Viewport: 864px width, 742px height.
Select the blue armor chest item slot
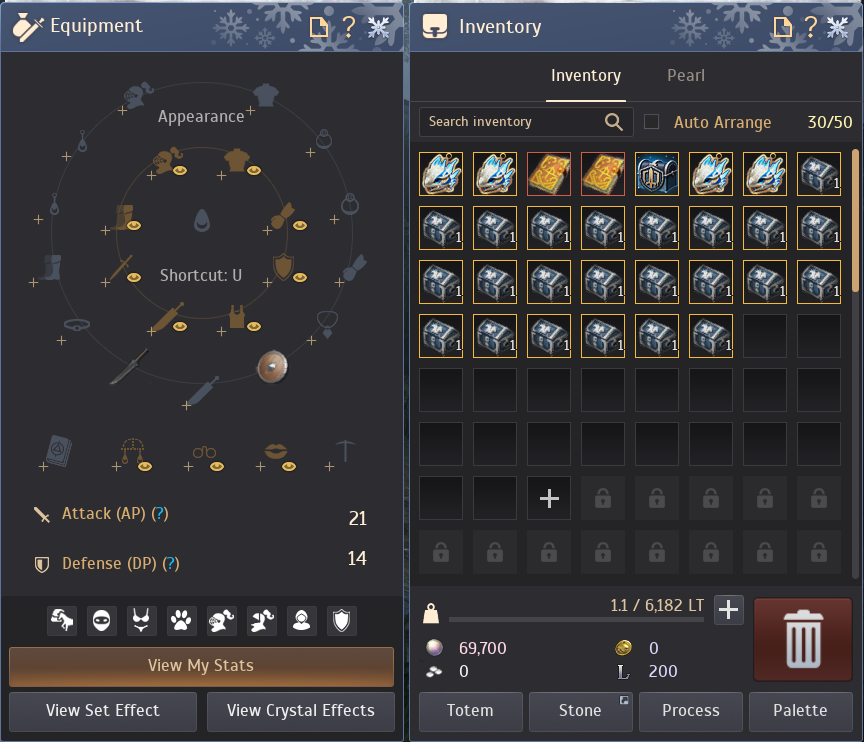point(657,174)
